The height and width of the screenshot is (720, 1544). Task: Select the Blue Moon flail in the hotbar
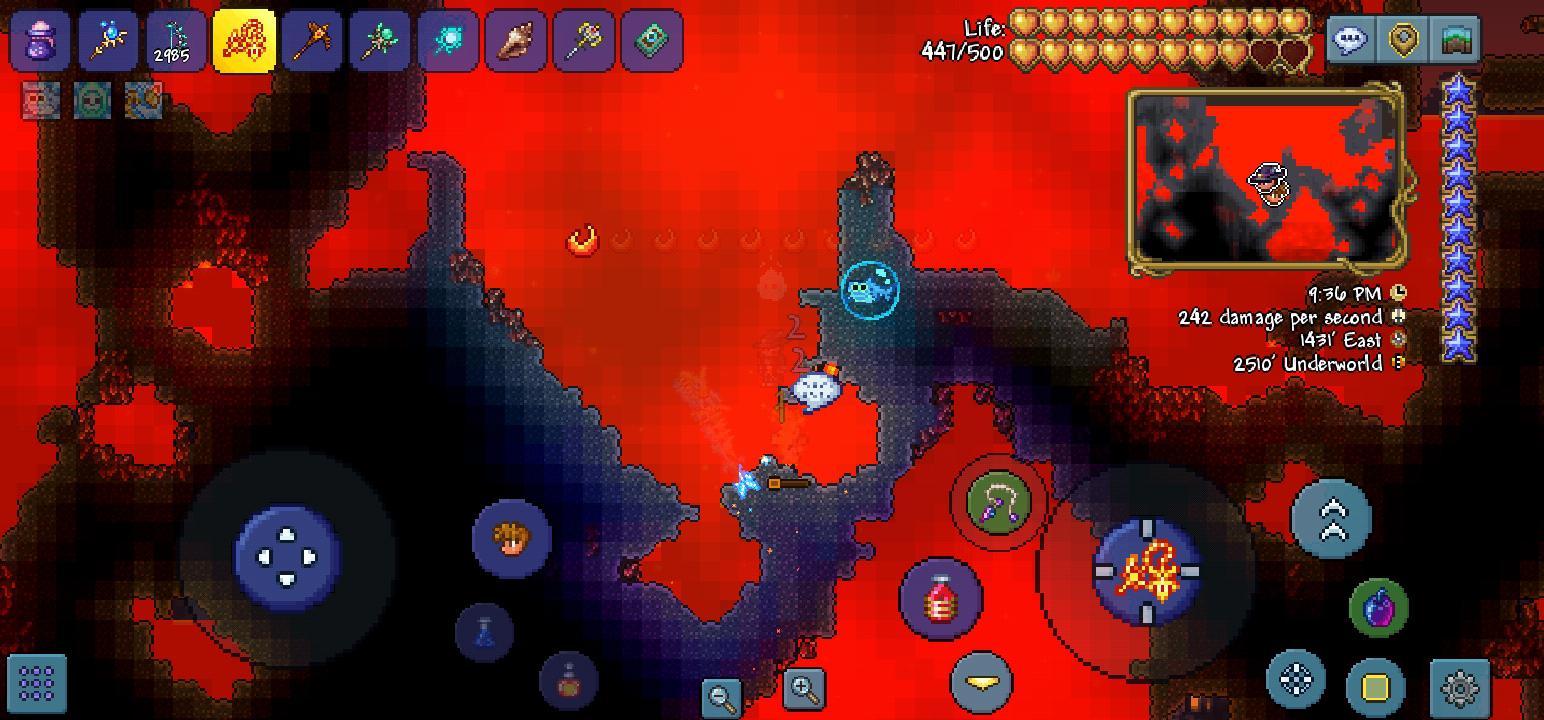[x=108, y=40]
